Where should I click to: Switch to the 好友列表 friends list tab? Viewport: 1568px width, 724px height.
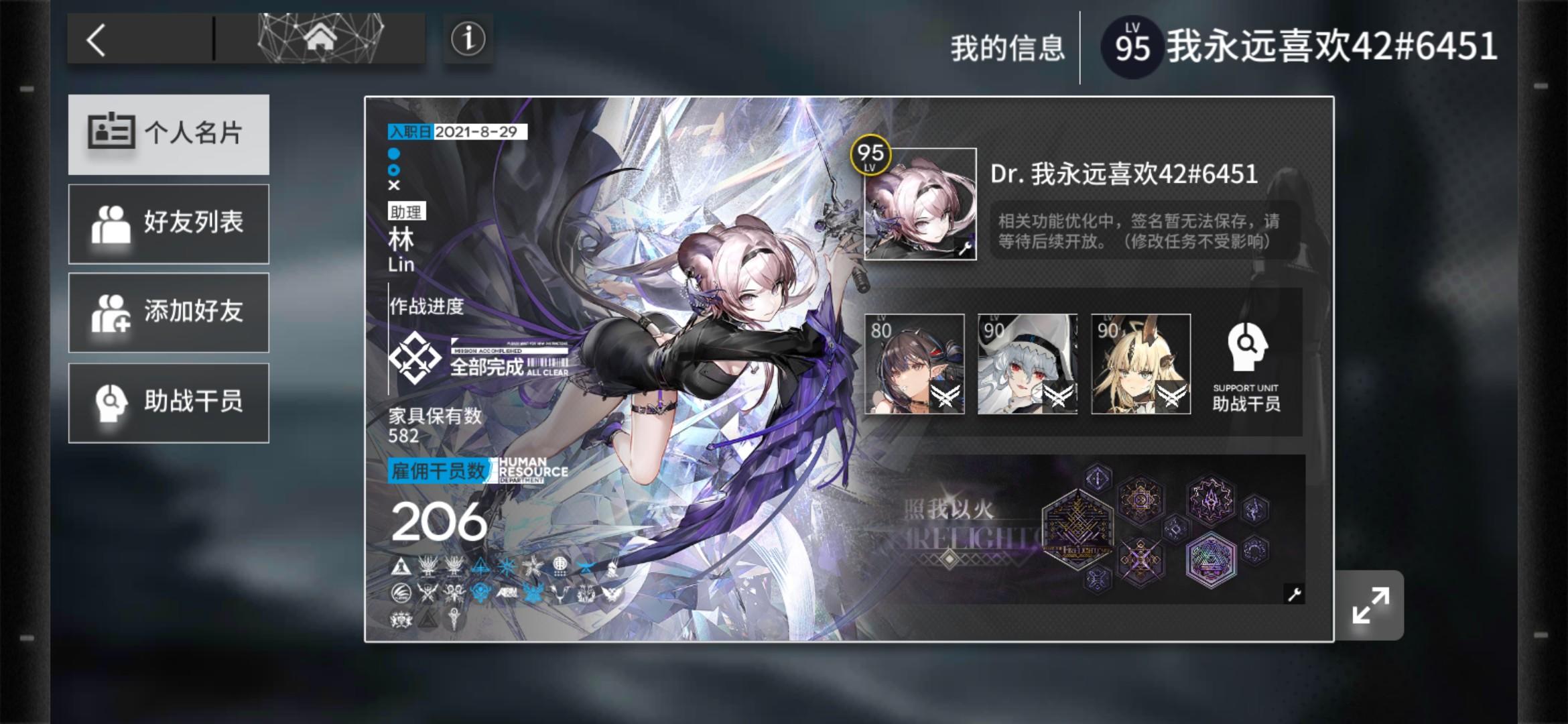tap(169, 223)
